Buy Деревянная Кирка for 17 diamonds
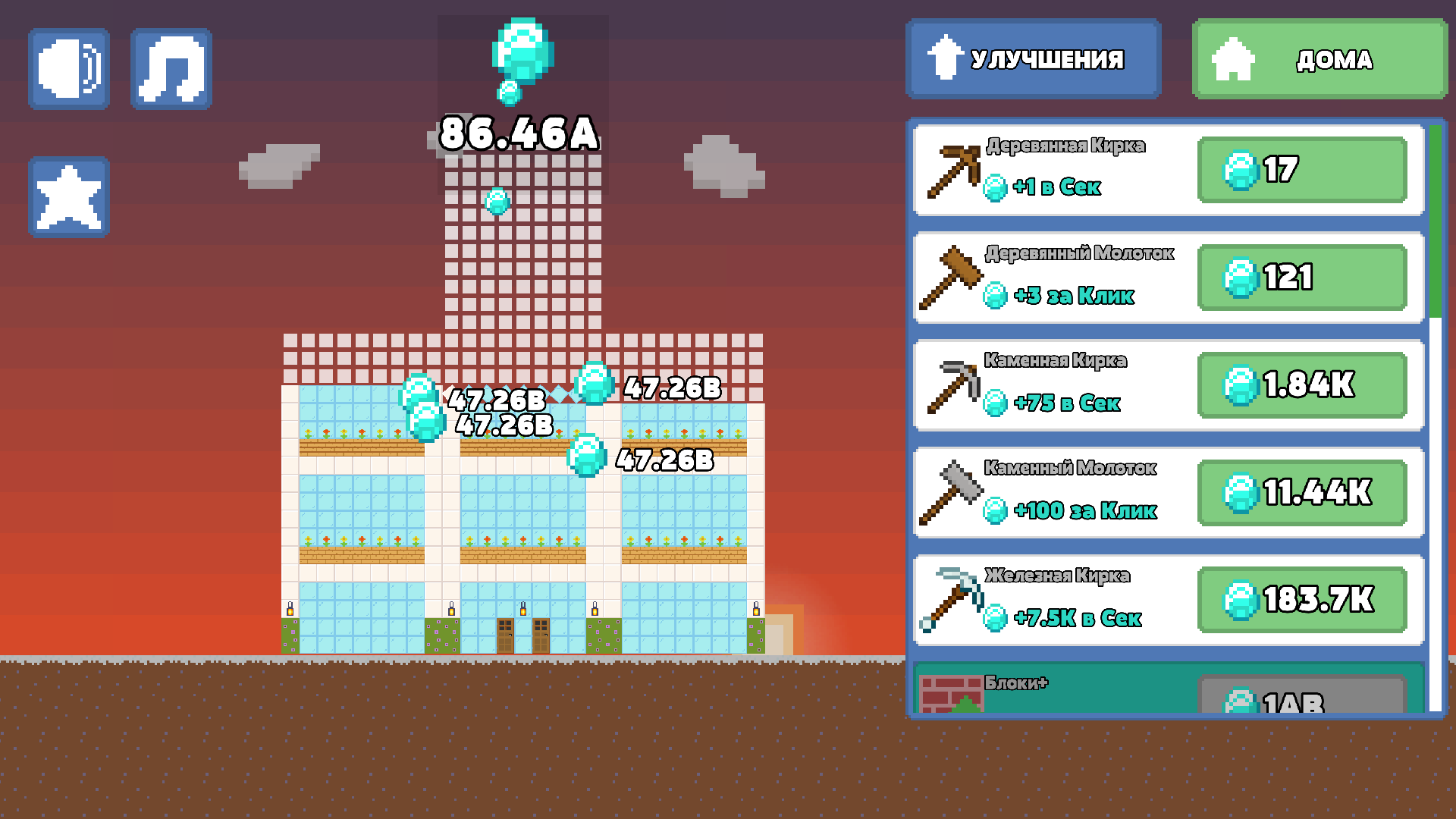Screen dimensions: 1456x819 (1301, 171)
